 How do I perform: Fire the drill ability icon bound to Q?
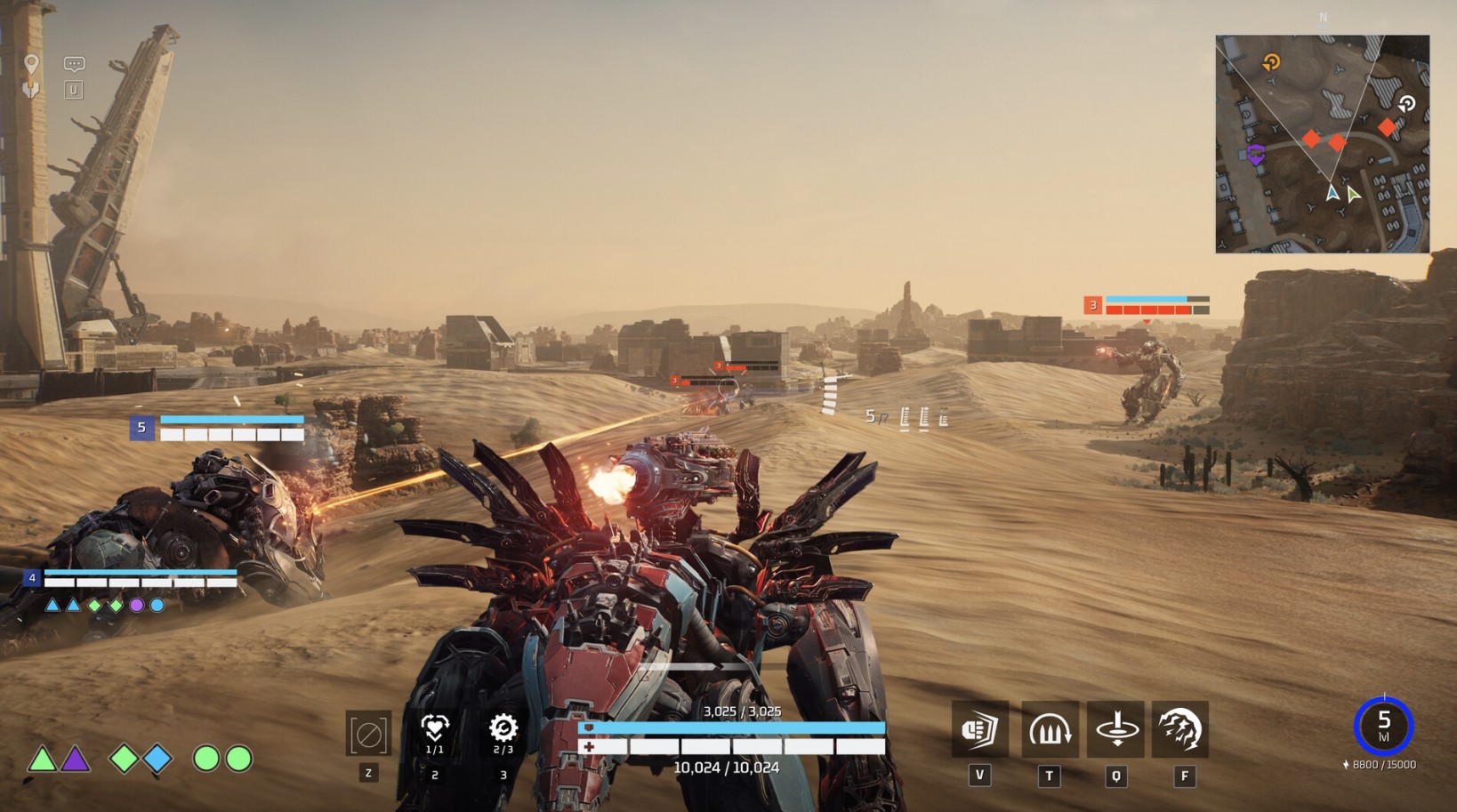tap(1116, 729)
